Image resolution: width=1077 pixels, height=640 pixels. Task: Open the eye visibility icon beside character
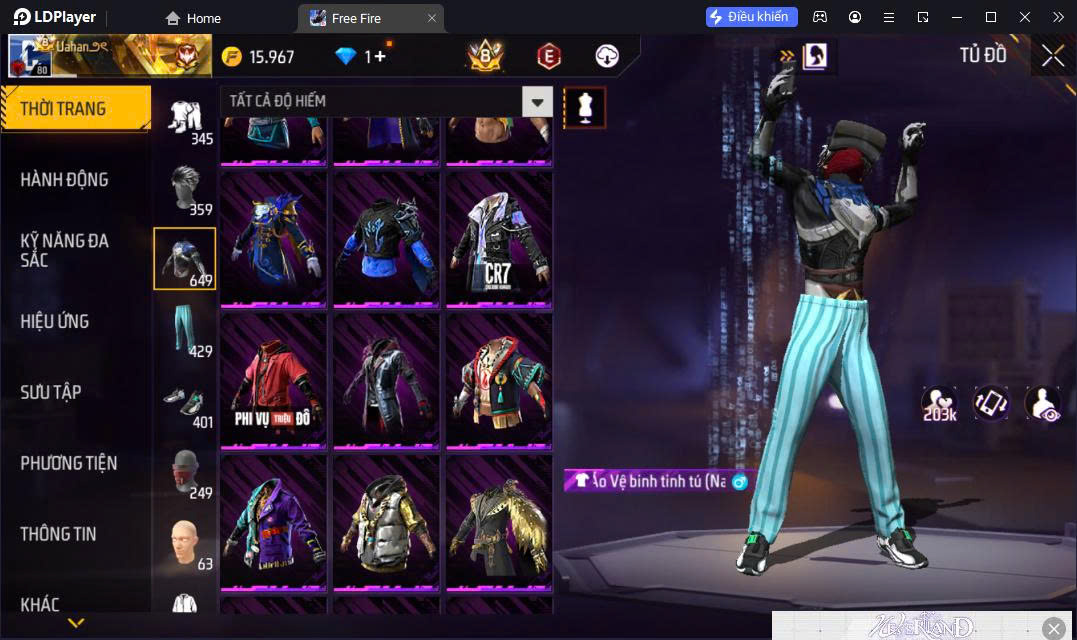(1043, 403)
